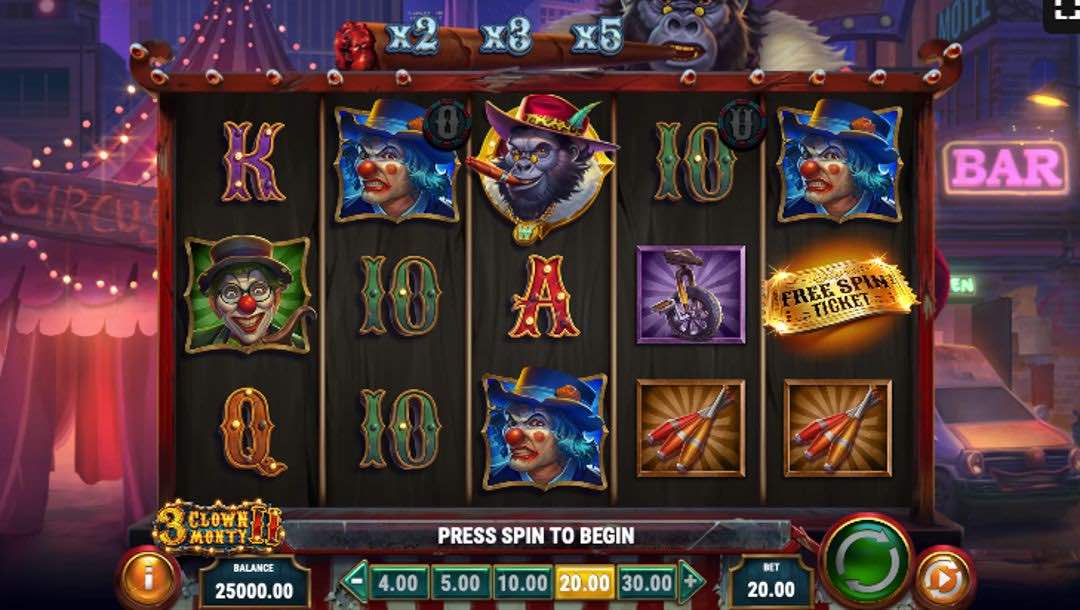Screen dimensions: 1080x610
Task: Start autoplay with the orange play button
Action: [945, 579]
